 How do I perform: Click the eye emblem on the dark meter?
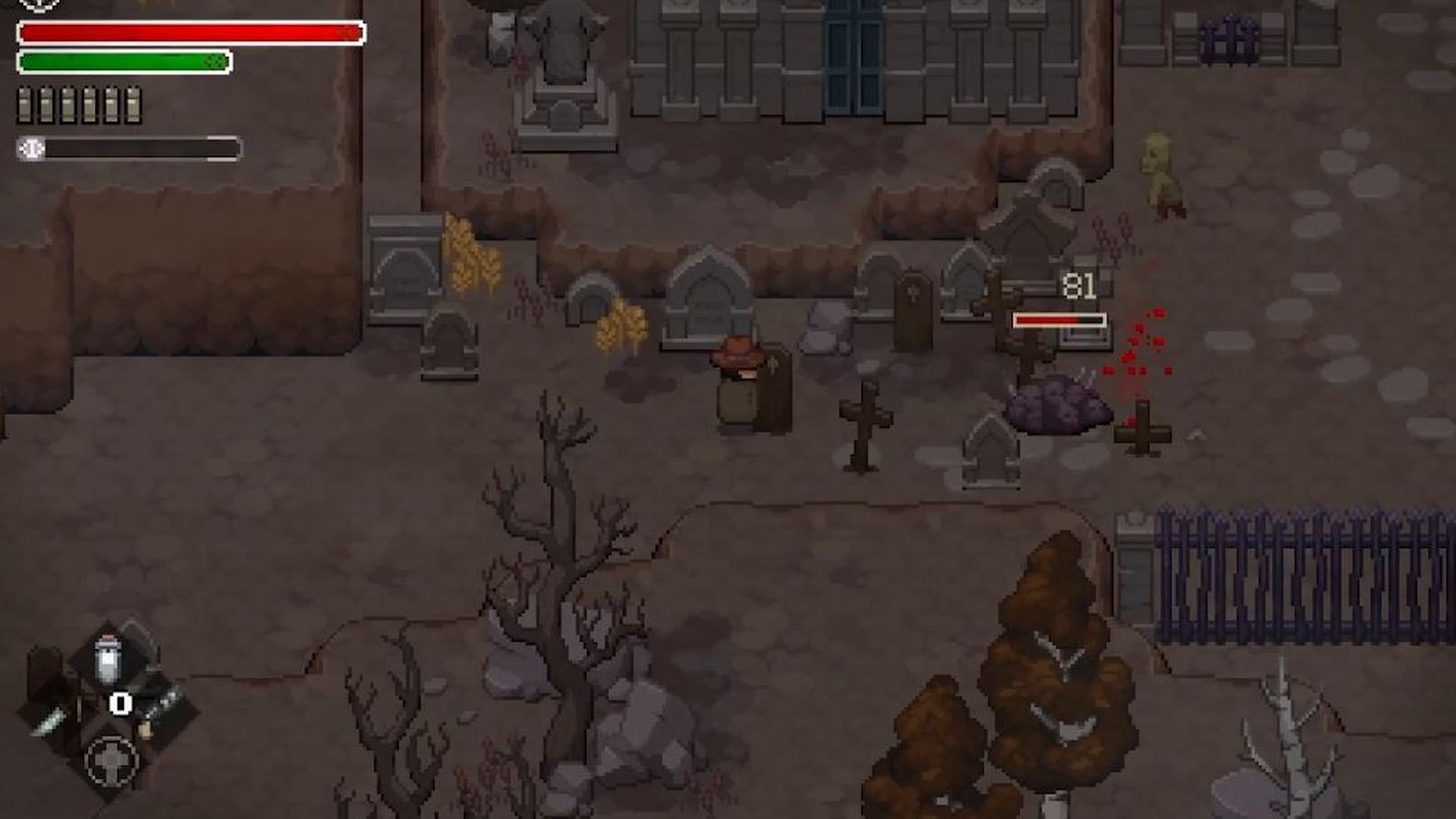click(31, 149)
